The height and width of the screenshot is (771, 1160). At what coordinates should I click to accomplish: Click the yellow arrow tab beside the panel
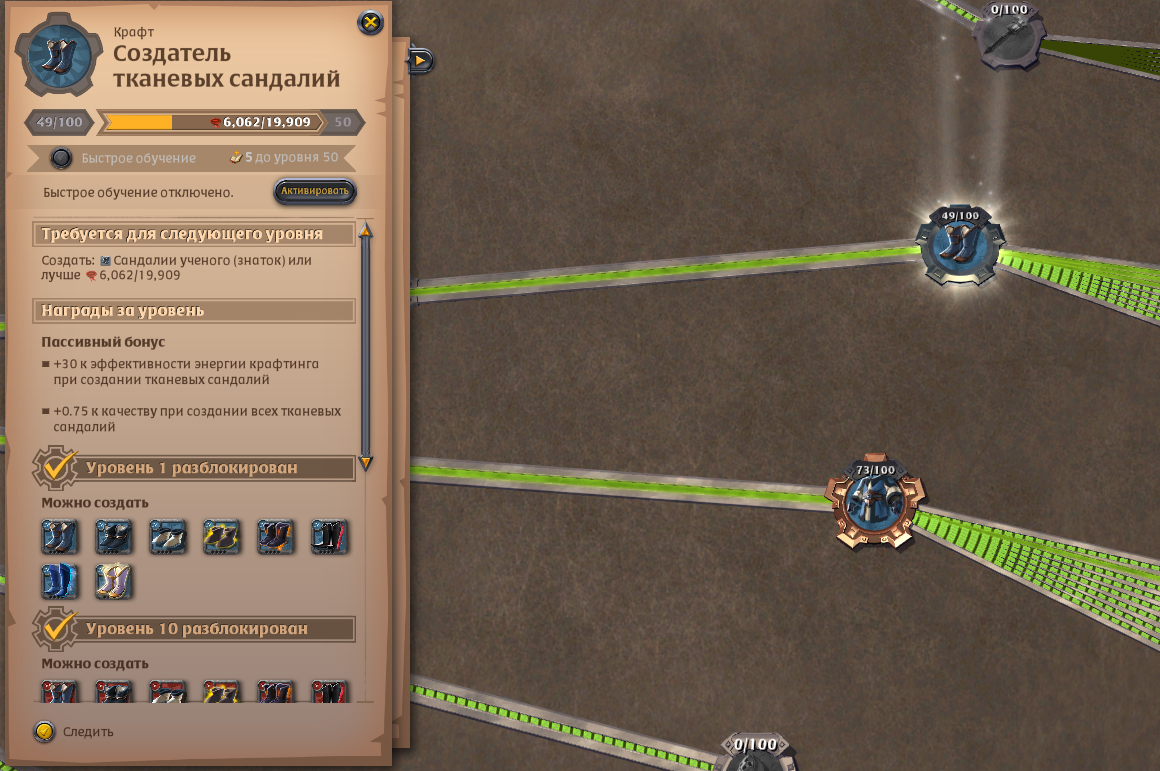(420, 61)
